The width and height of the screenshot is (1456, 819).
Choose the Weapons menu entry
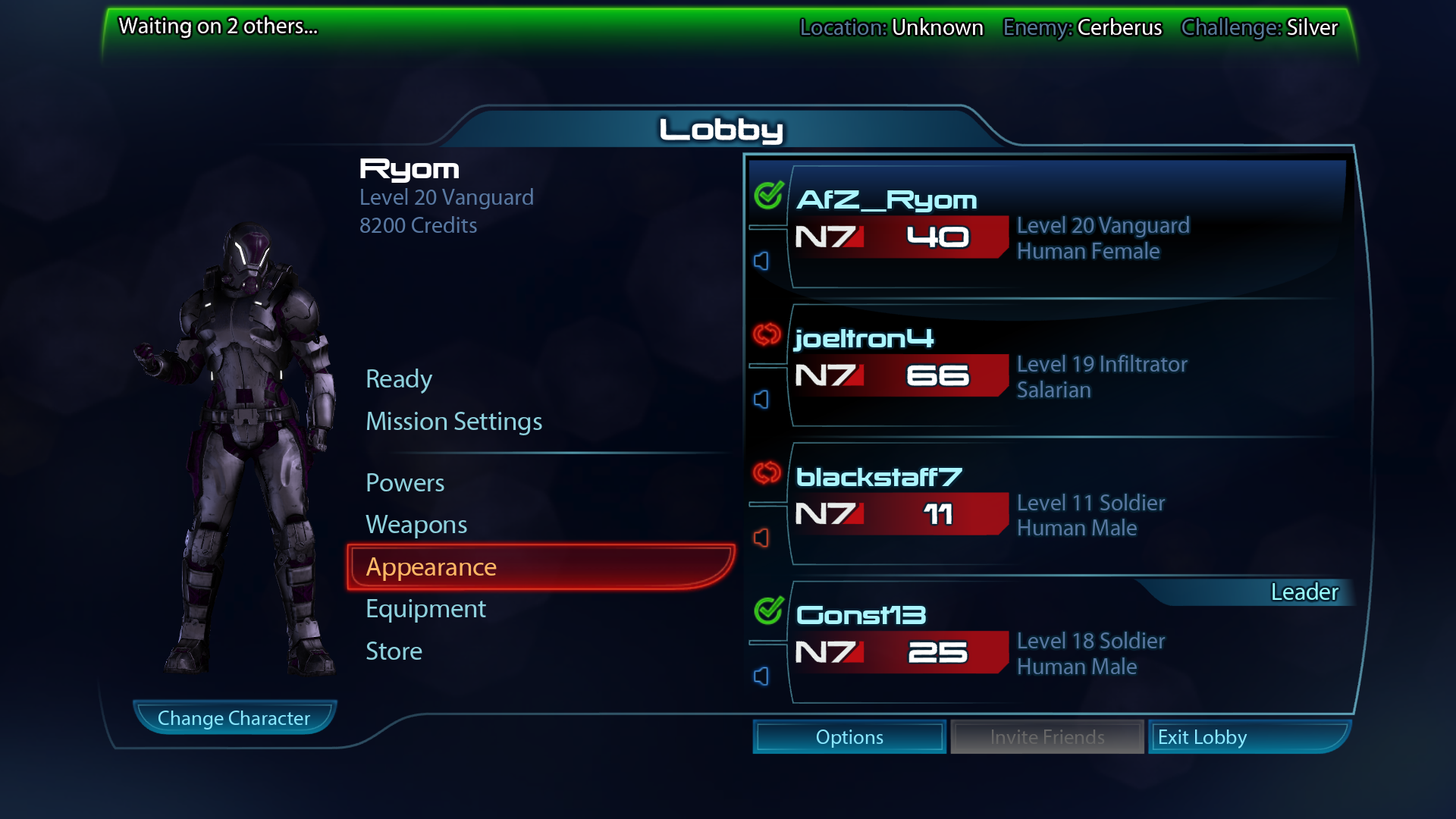point(416,525)
